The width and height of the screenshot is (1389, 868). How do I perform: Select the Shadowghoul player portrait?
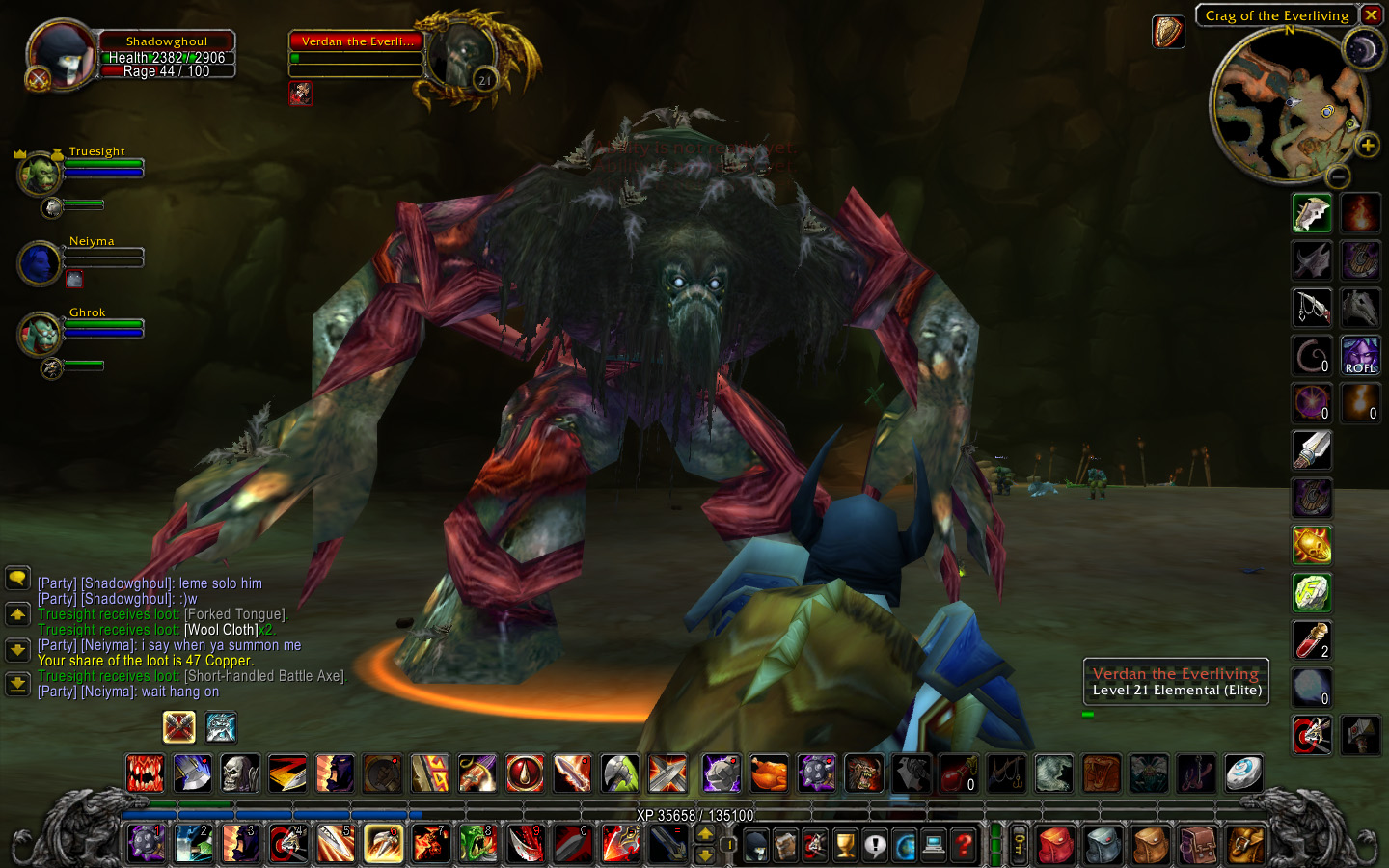coord(60,56)
